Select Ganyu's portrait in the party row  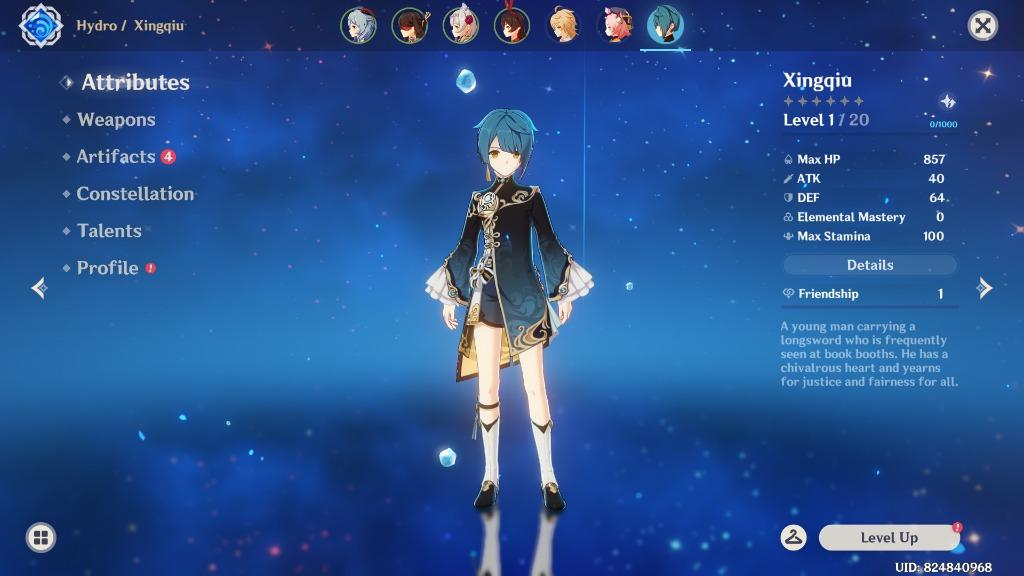click(358, 25)
